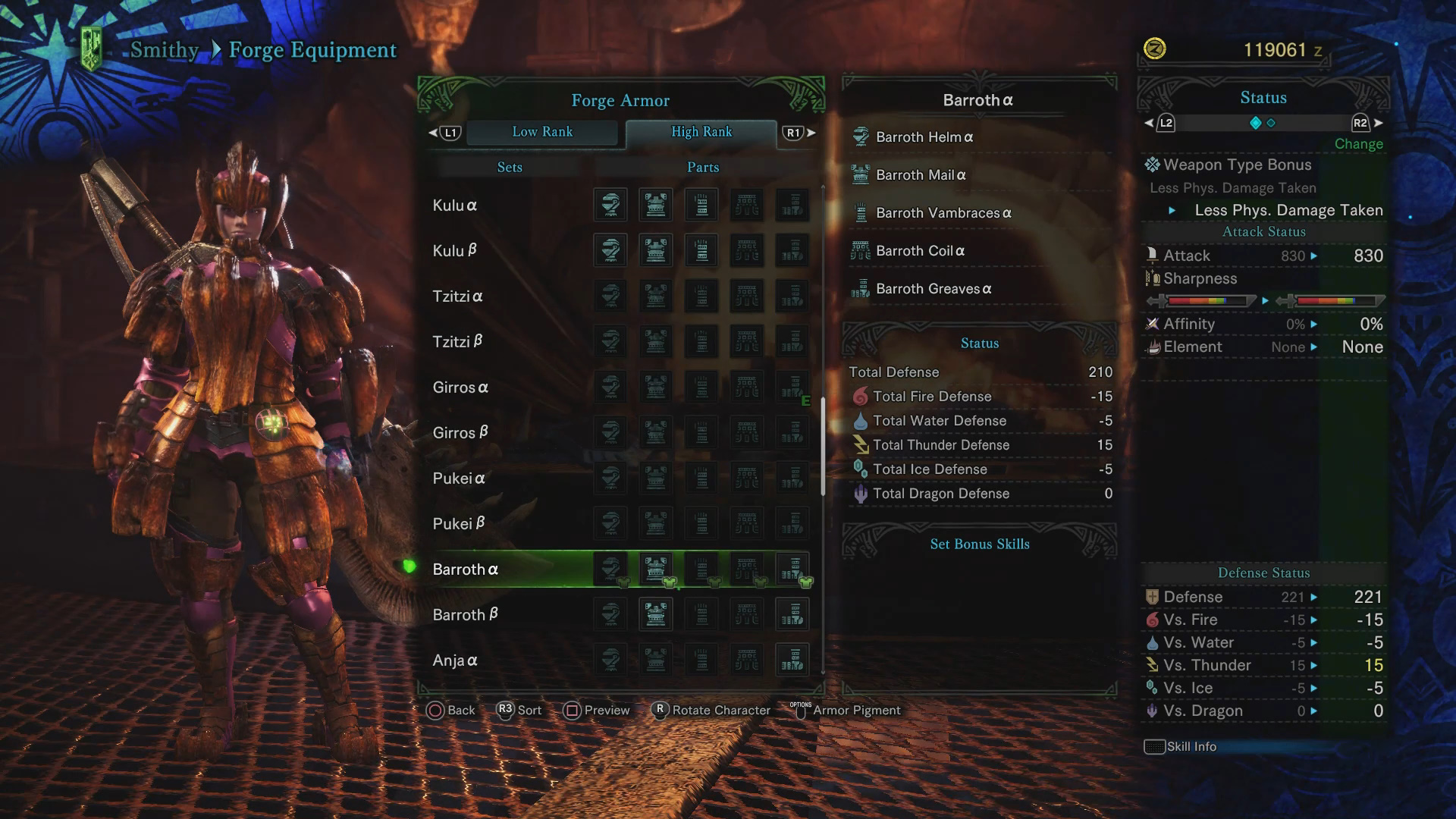Select the vambraces icon in the Tzitzi α row
1456x819 pixels.
(701, 296)
